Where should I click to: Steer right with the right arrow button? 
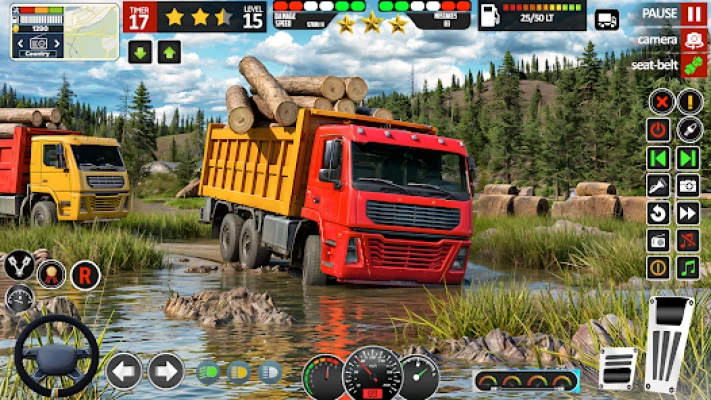[x=166, y=371]
